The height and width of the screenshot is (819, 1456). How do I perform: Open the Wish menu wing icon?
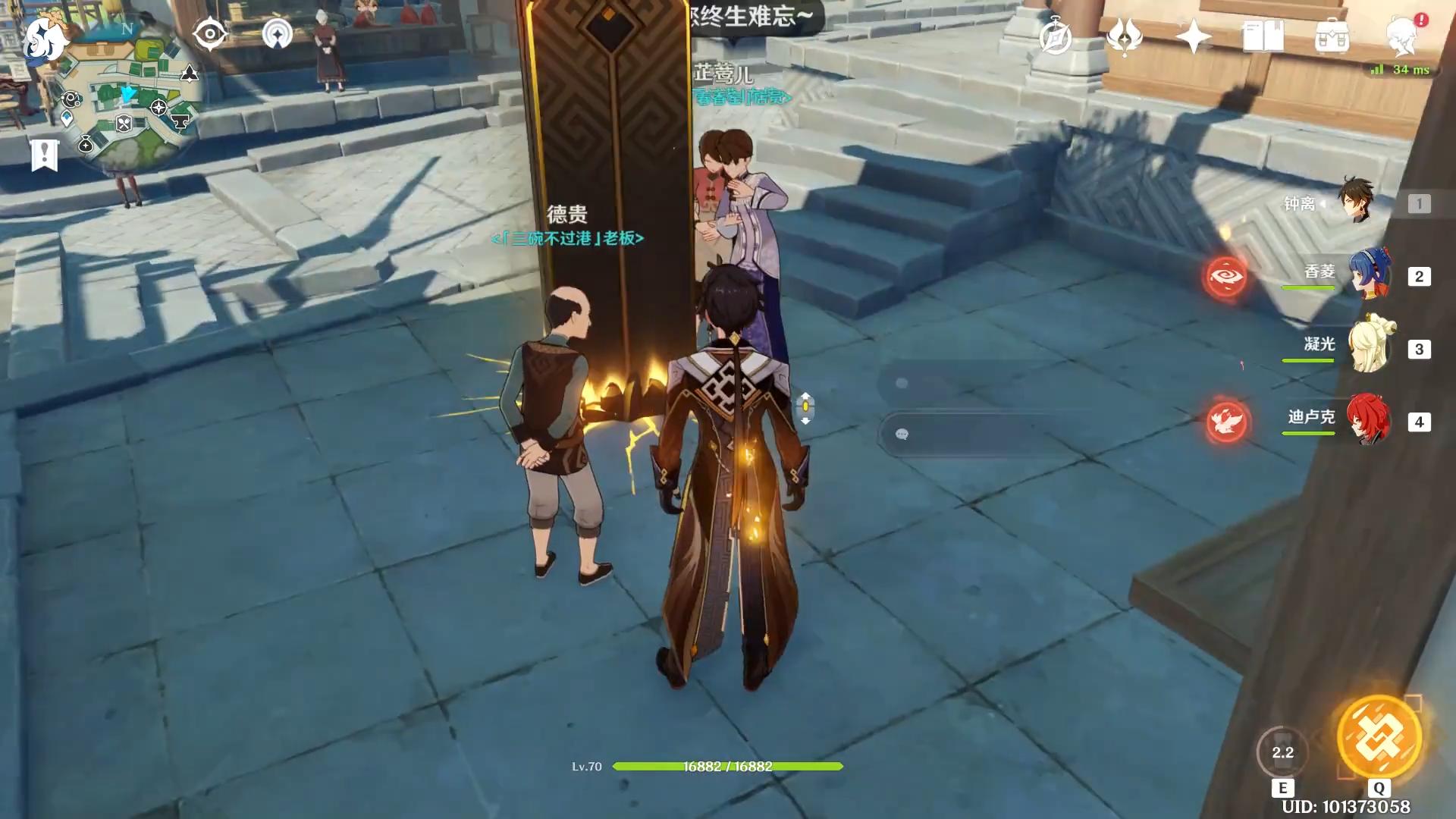(1125, 36)
